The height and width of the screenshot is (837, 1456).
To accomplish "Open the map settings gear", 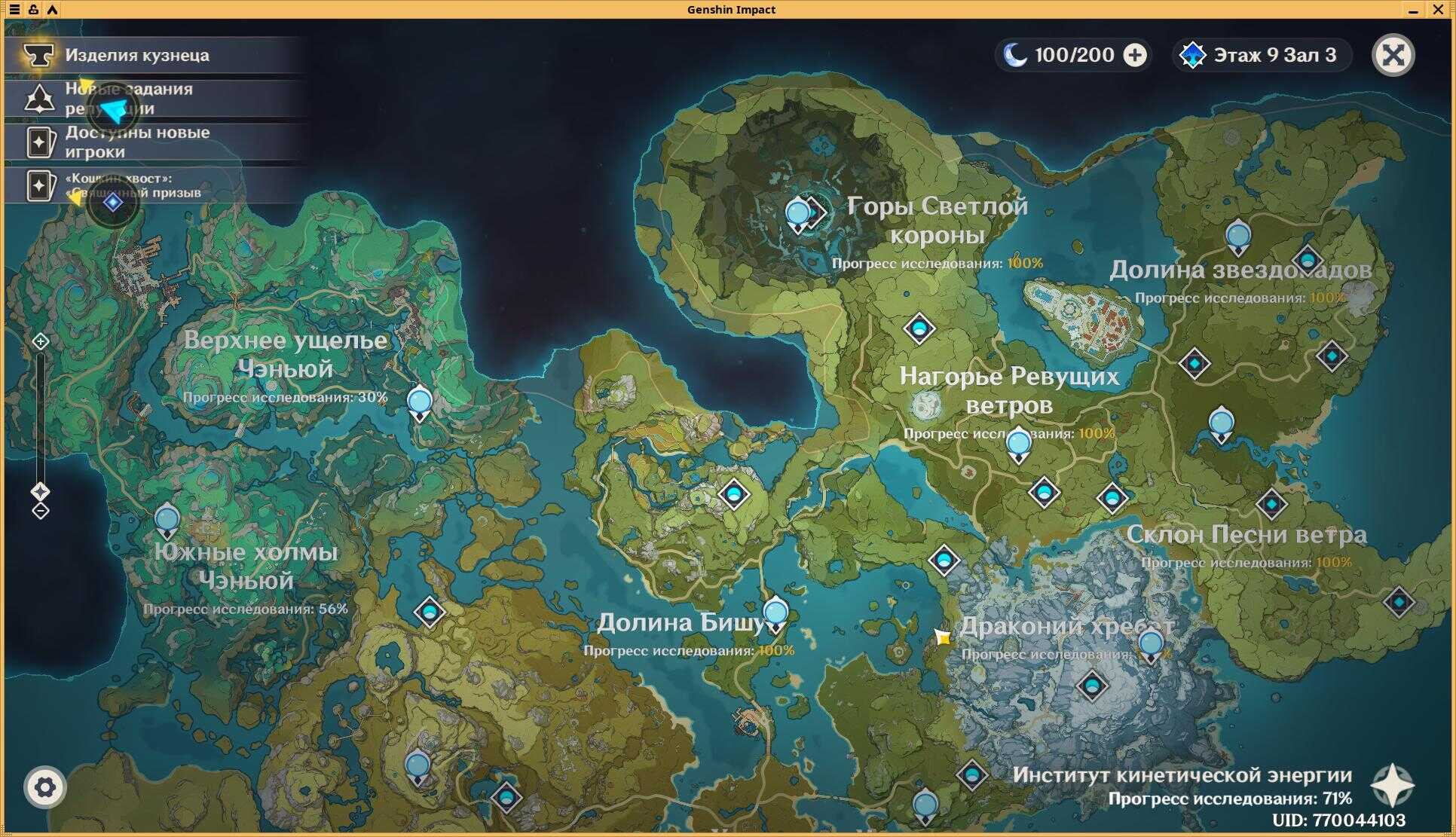I will pyautogui.click(x=45, y=787).
